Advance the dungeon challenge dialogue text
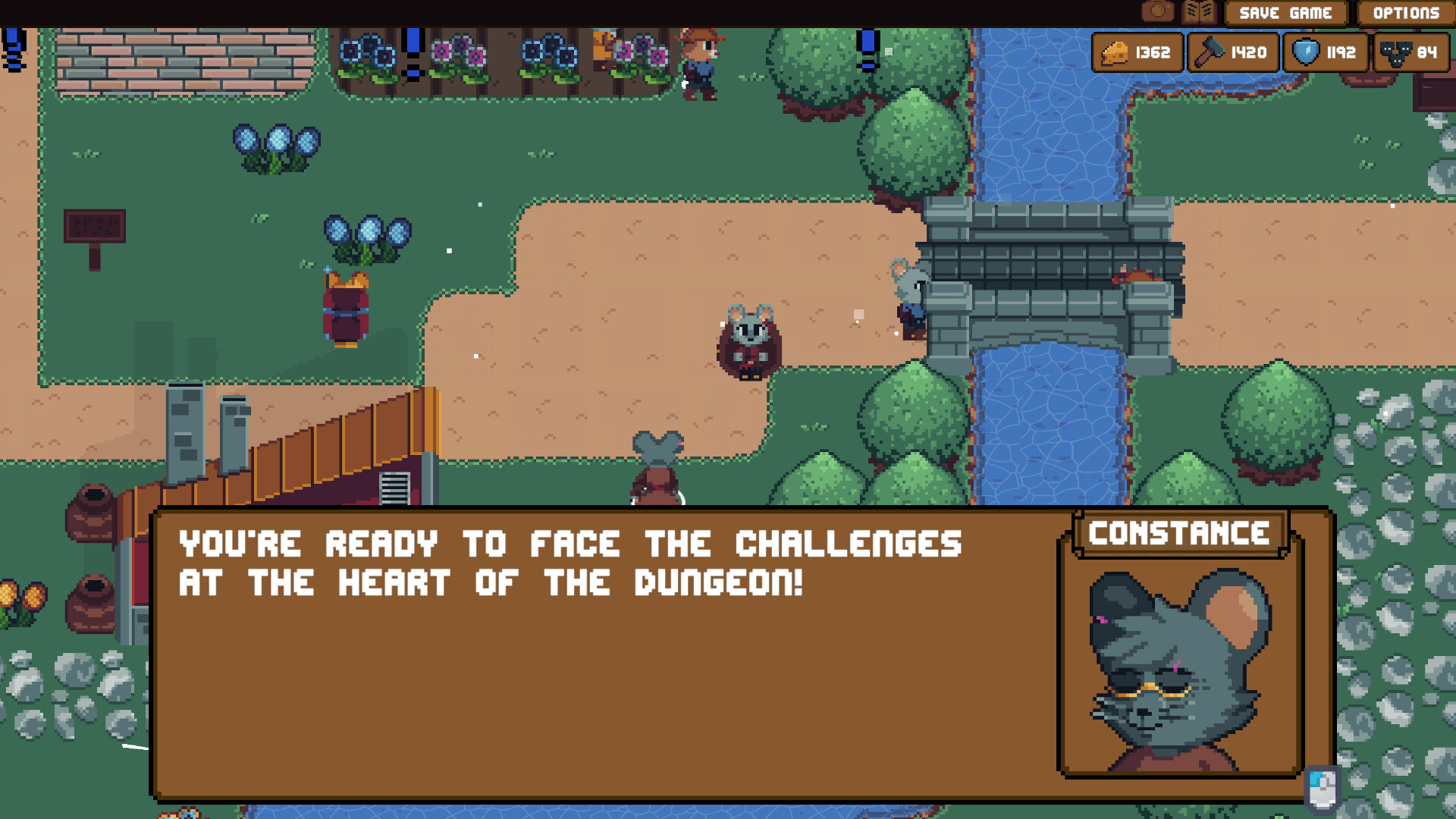Viewport: 1456px width, 819px height. tap(569, 561)
